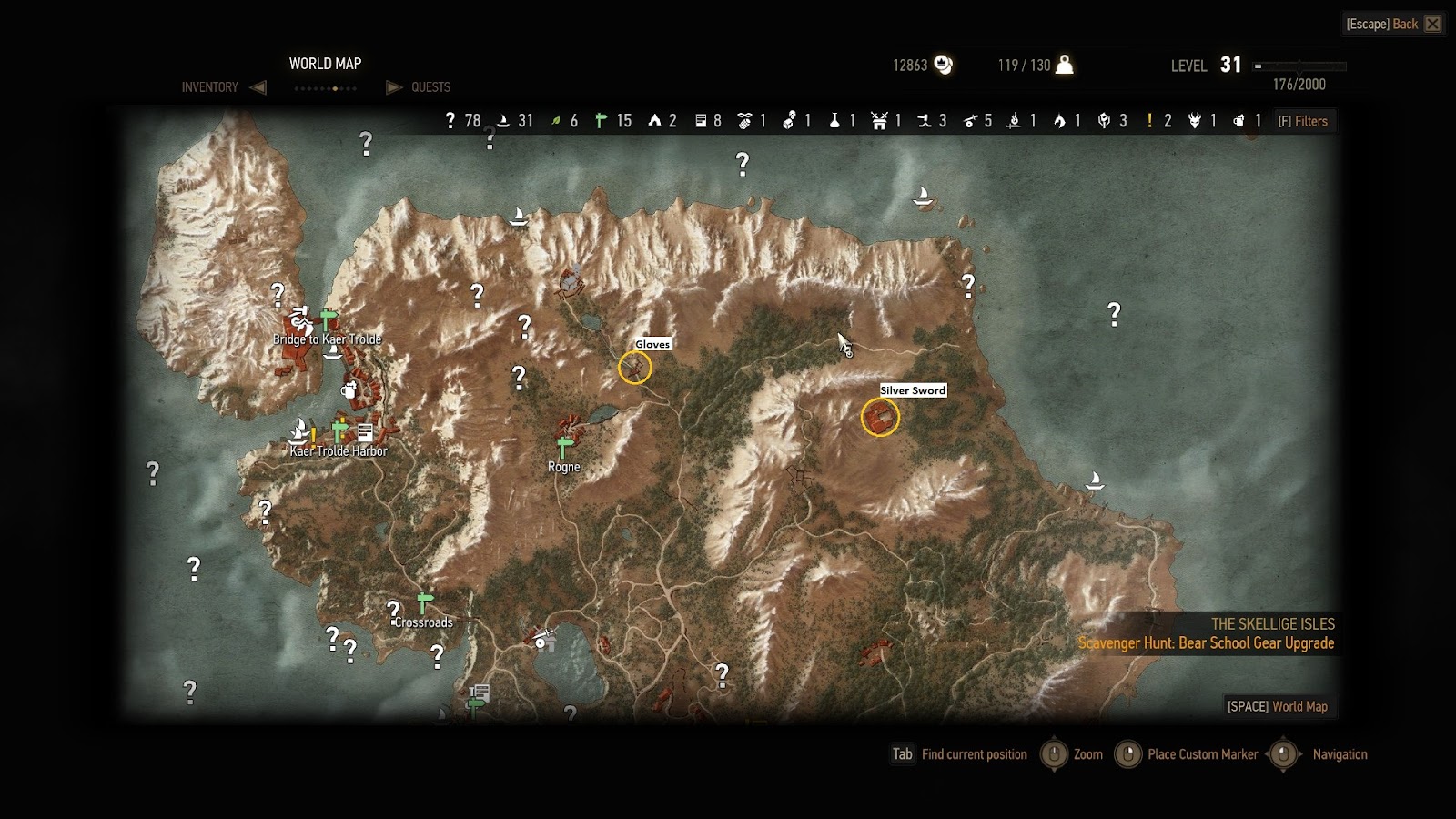Click the Bridge to Kaer Trolde signpost

click(329, 319)
